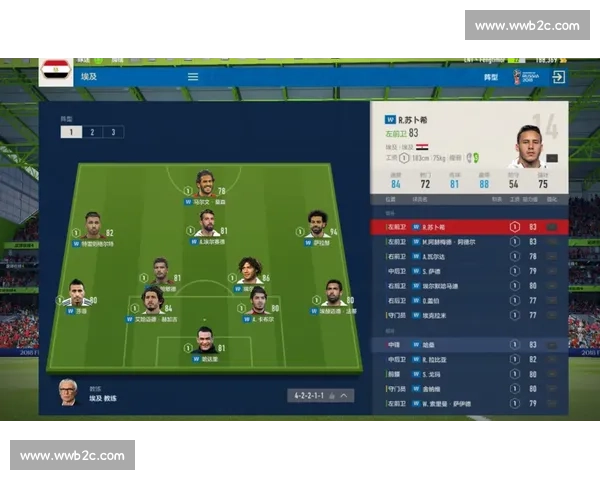The height and width of the screenshot is (480, 600).
Task: Click the exit arrow icon in the top bar
Action: point(559,77)
